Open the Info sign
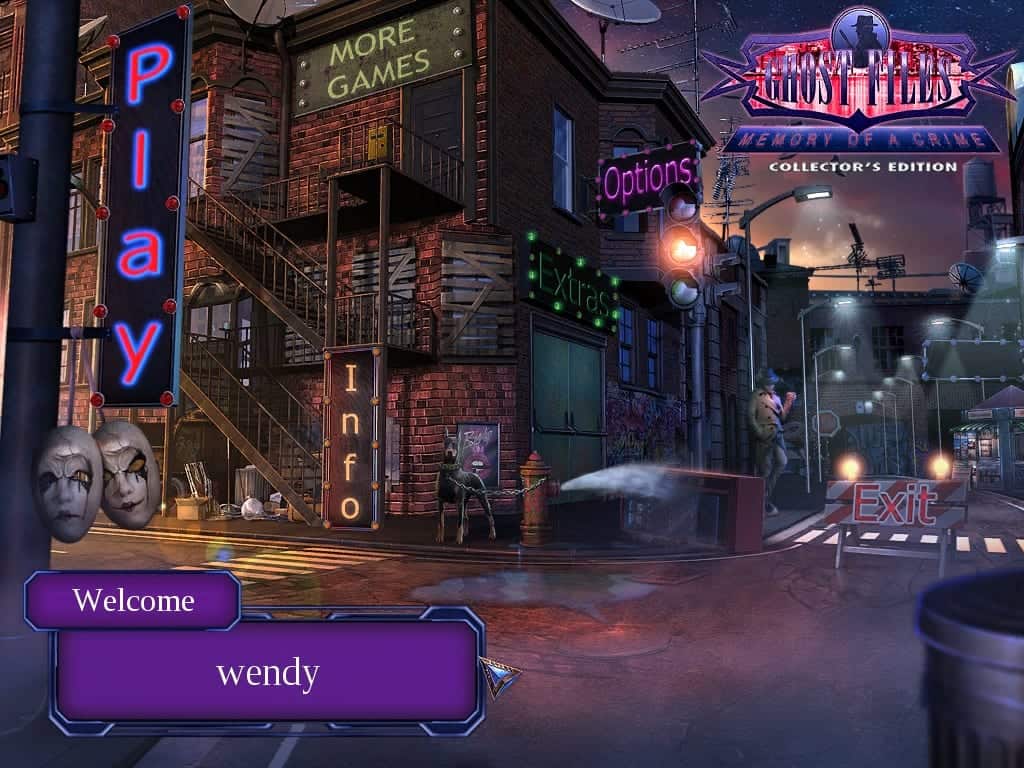The width and height of the screenshot is (1024, 768). pyautogui.click(x=351, y=441)
